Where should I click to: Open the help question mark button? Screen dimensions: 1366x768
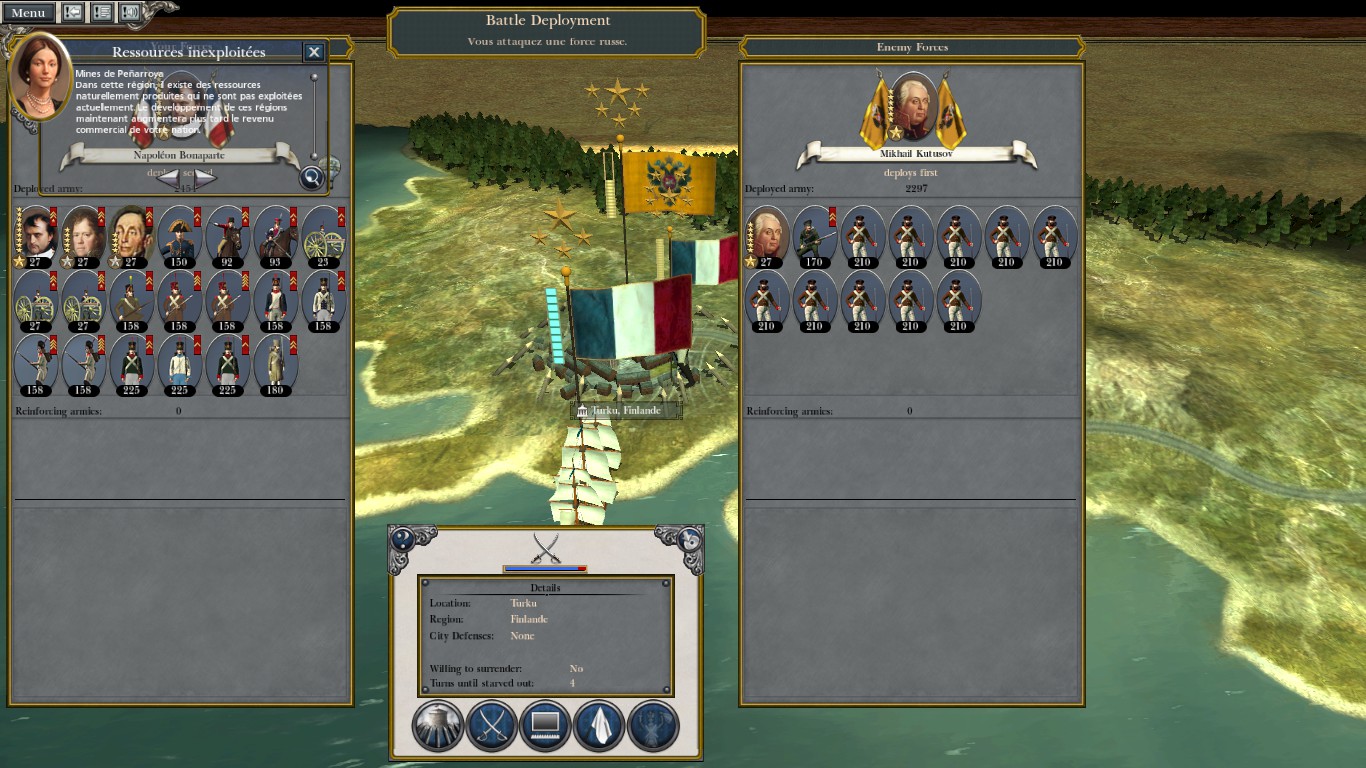402,539
